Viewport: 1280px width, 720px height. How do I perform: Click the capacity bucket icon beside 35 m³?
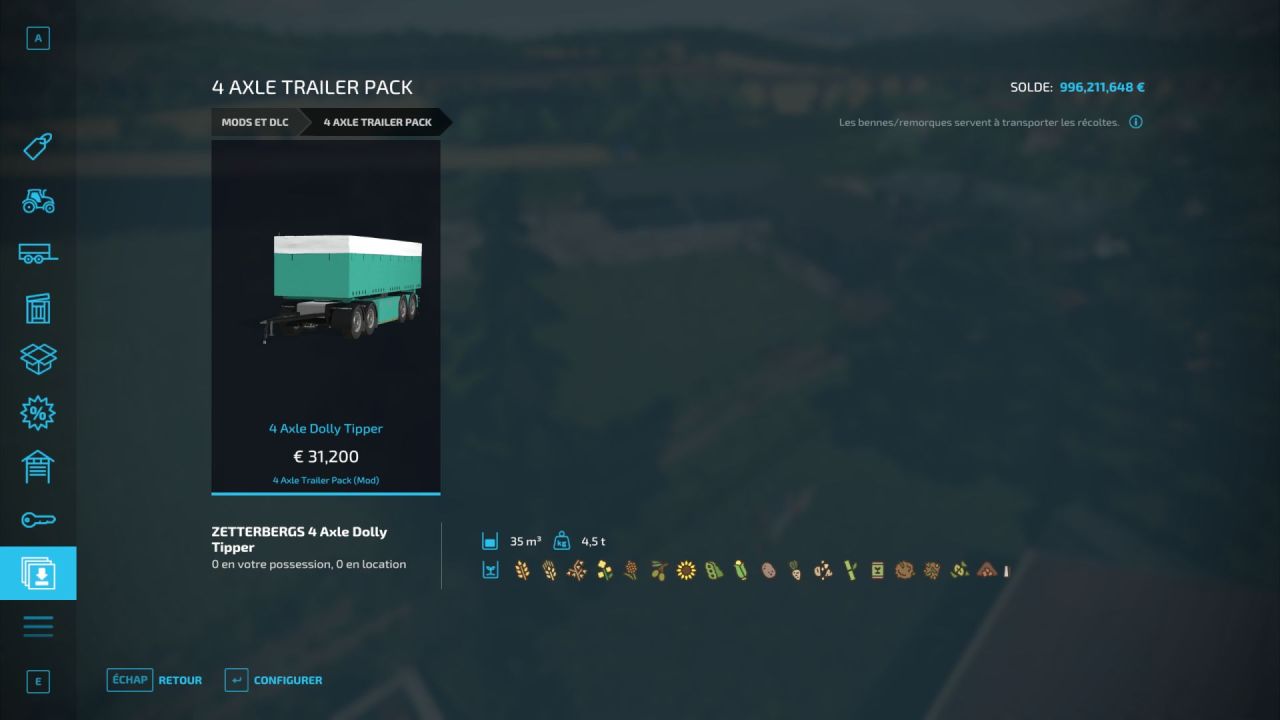pyautogui.click(x=489, y=540)
